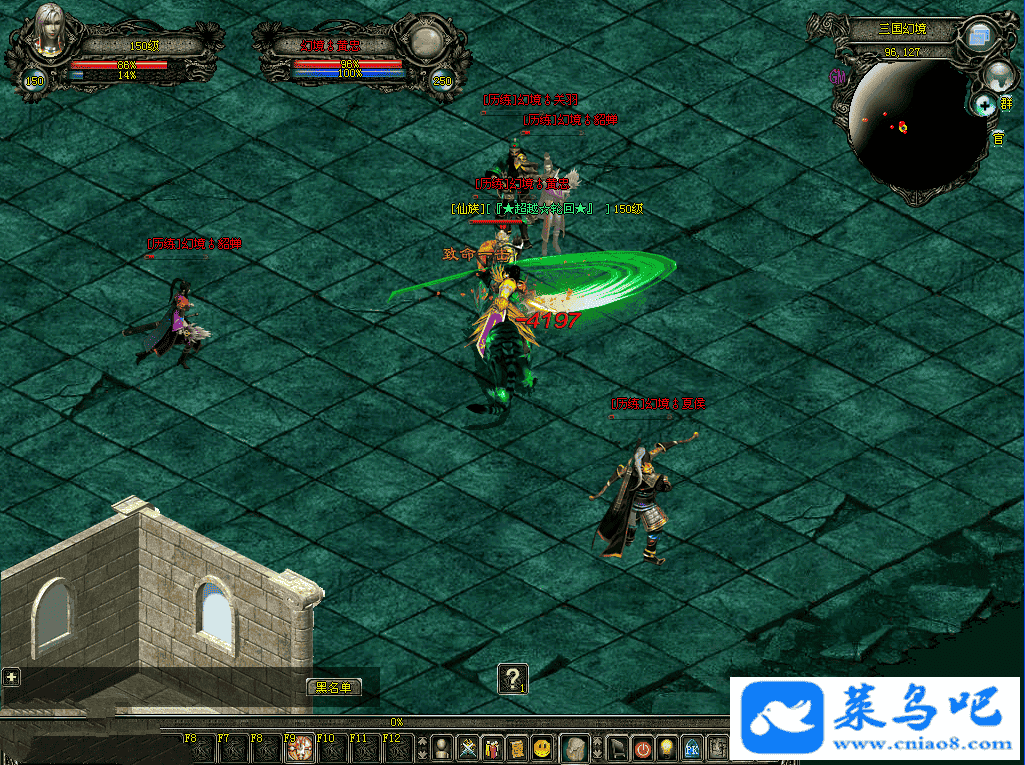Toggle the PK mode icon
Screen dimensions: 1025x765
(x=692, y=747)
